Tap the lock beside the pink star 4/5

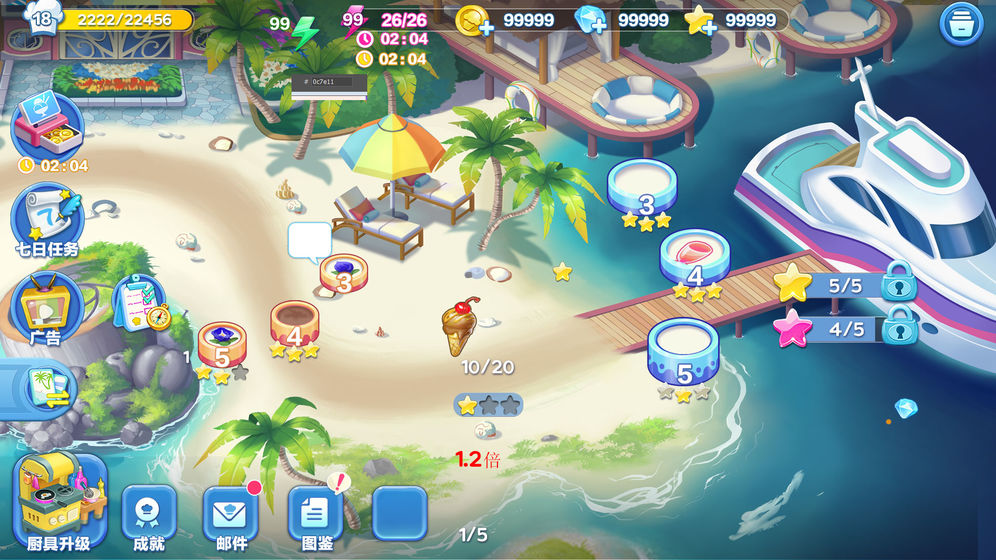899,326
